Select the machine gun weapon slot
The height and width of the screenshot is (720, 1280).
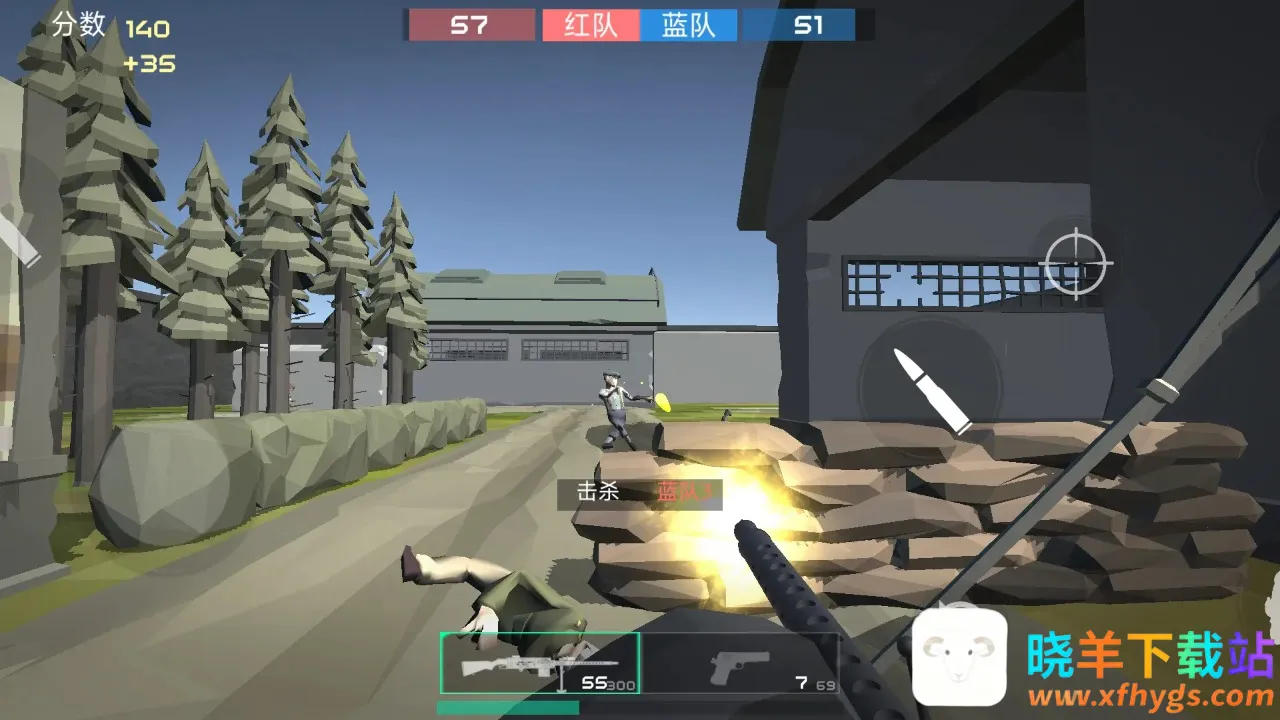(x=540, y=663)
